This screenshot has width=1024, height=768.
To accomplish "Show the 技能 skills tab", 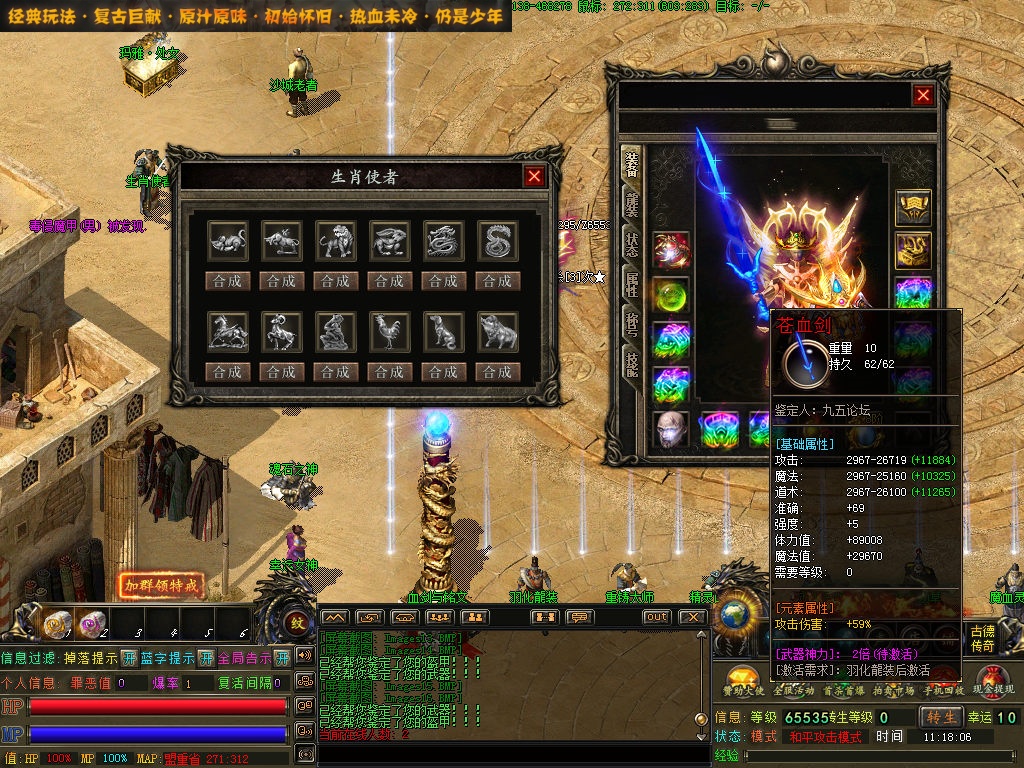I will click(x=632, y=363).
